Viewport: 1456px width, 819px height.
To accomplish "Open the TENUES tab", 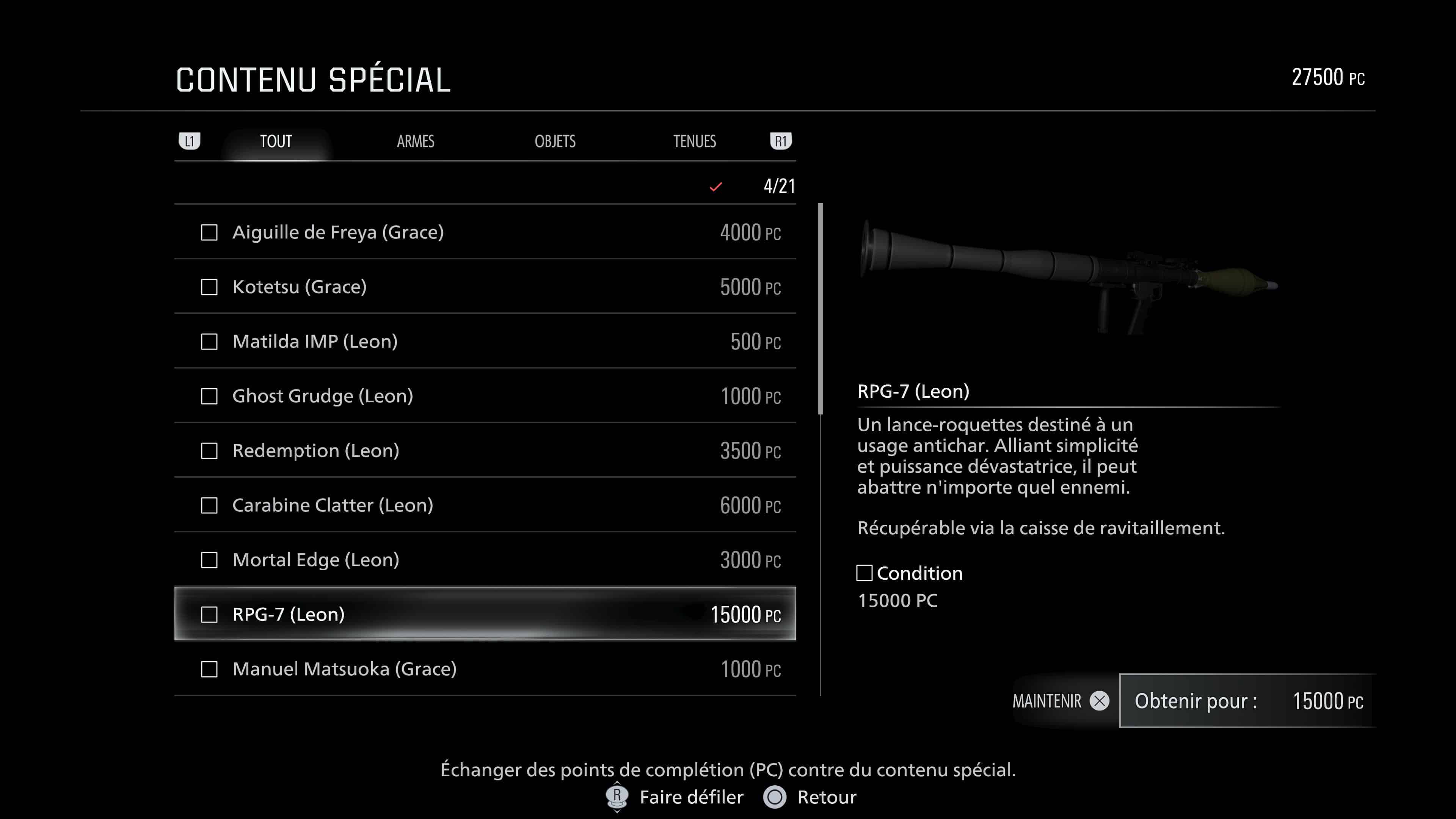I will pos(695,141).
